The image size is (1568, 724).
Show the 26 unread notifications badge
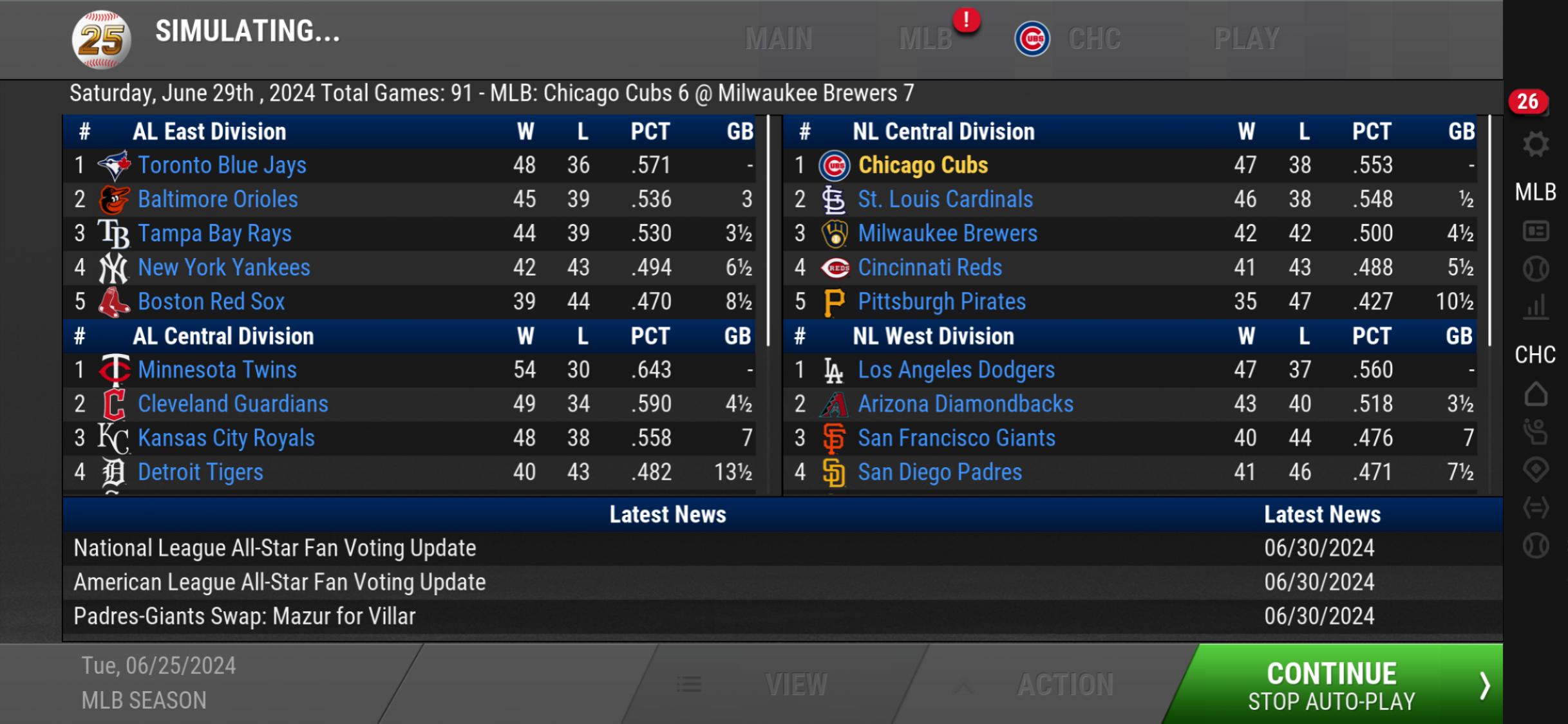1527,102
